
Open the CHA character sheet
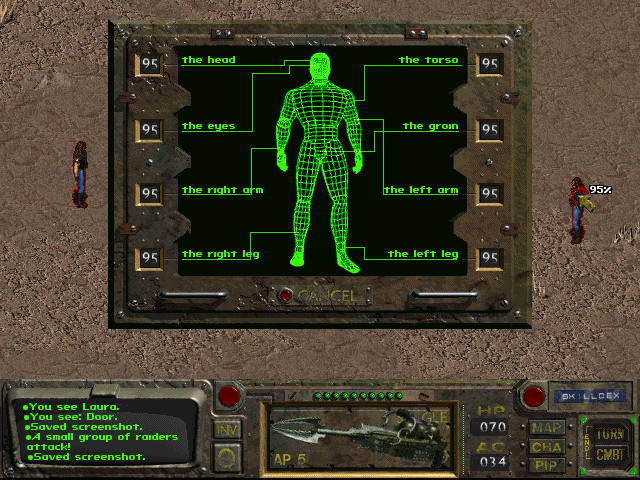click(547, 446)
